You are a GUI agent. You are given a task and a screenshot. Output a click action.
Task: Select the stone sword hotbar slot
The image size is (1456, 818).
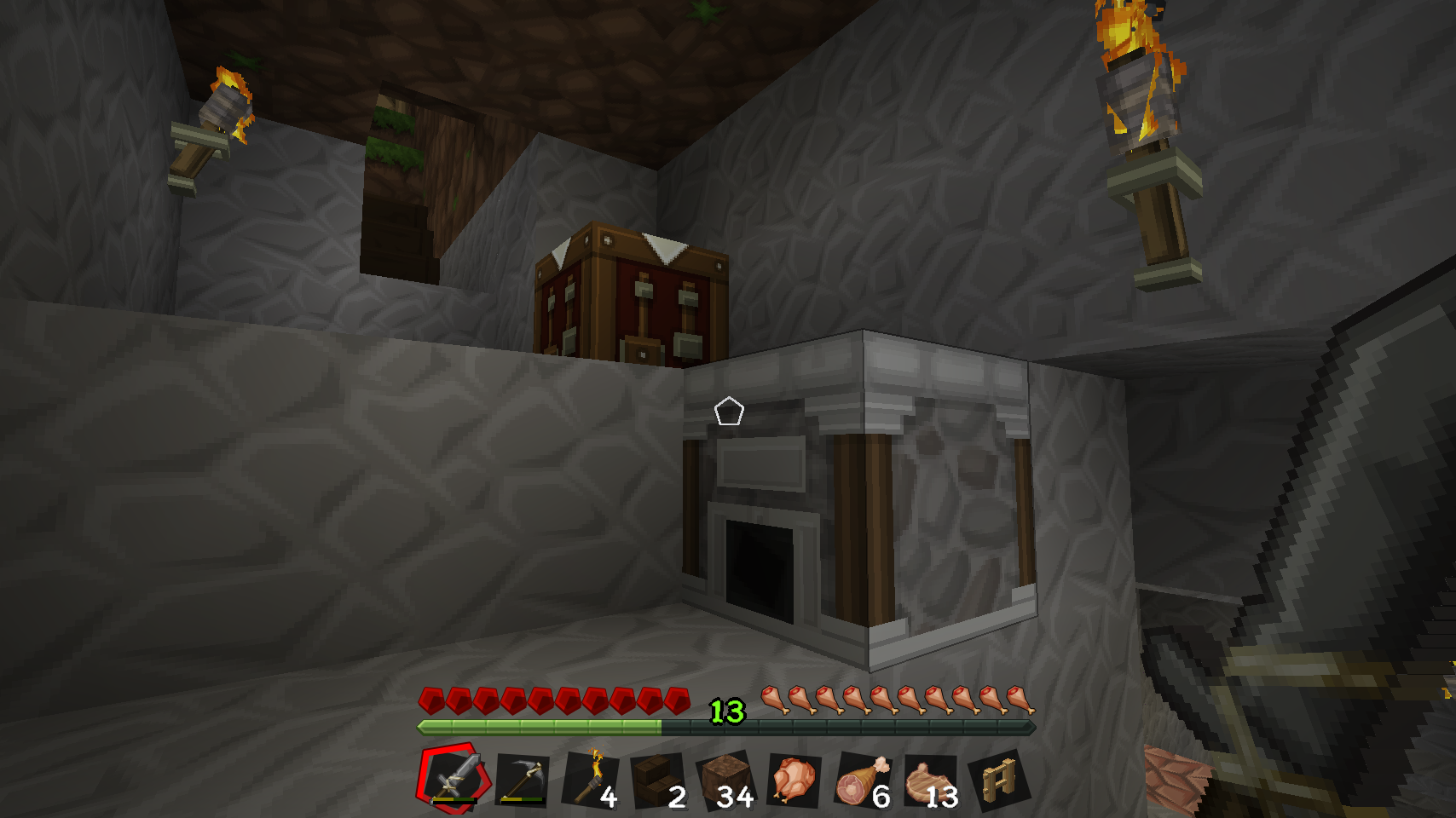tap(454, 778)
